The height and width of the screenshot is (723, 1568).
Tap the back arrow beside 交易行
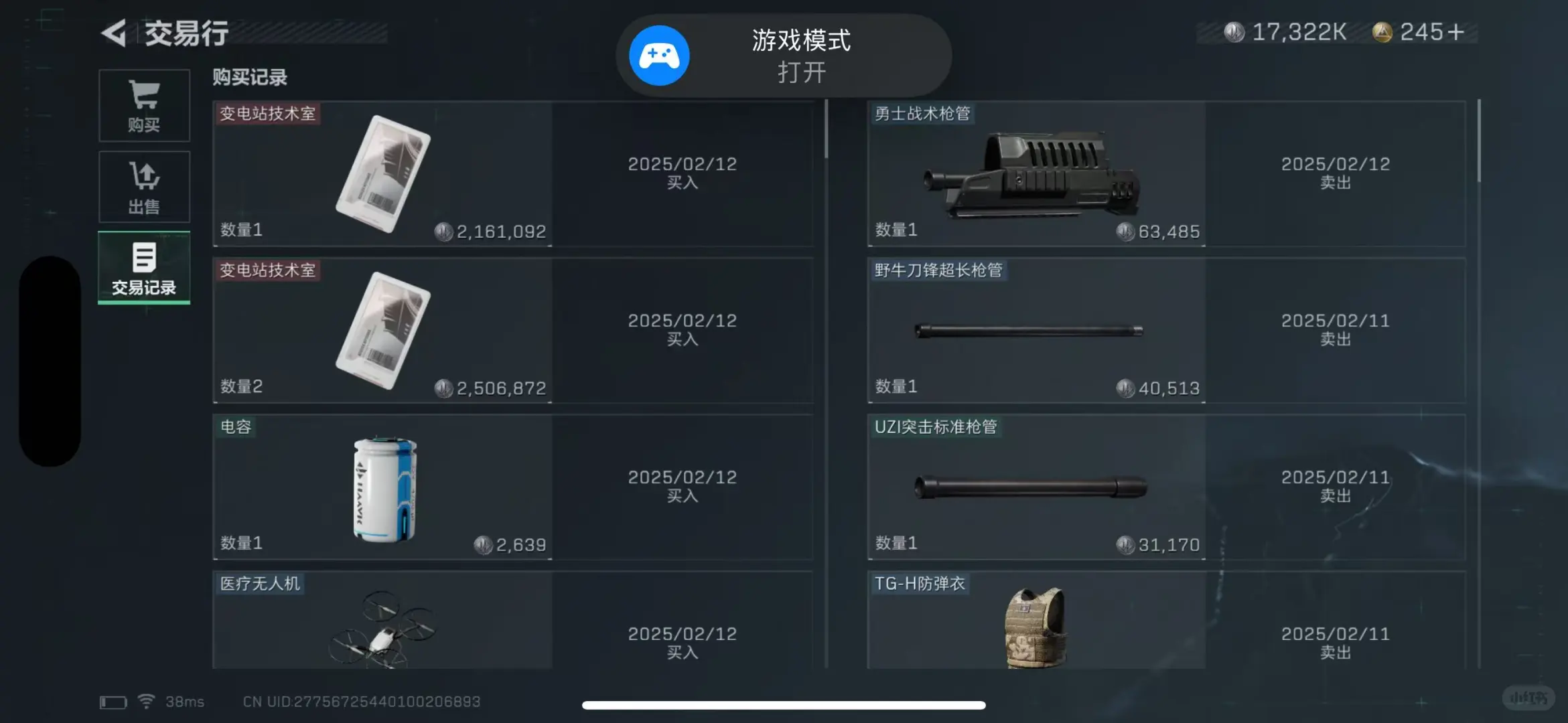click(115, 32)
